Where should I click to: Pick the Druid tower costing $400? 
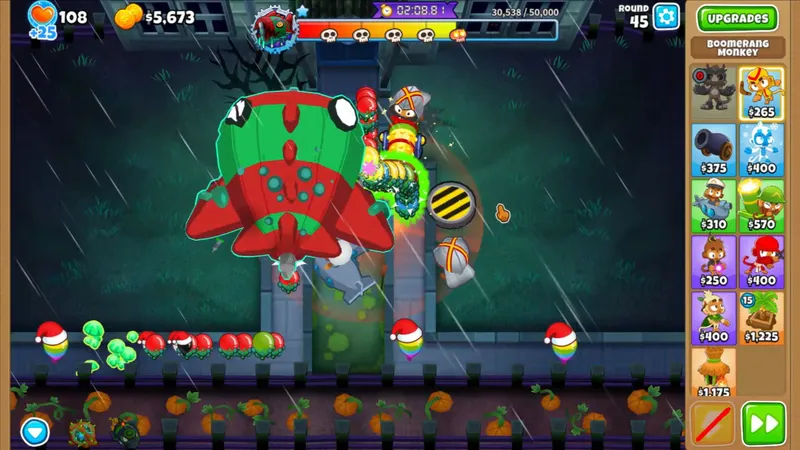click(713, 317)
